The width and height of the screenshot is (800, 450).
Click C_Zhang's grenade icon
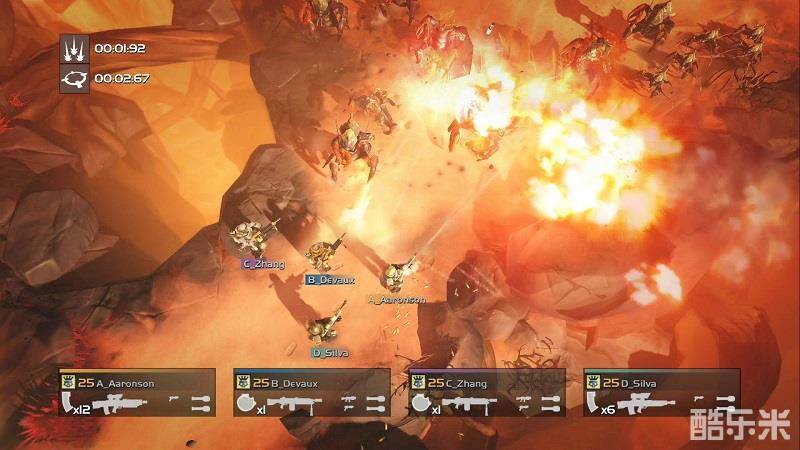(x=420, y=403)
